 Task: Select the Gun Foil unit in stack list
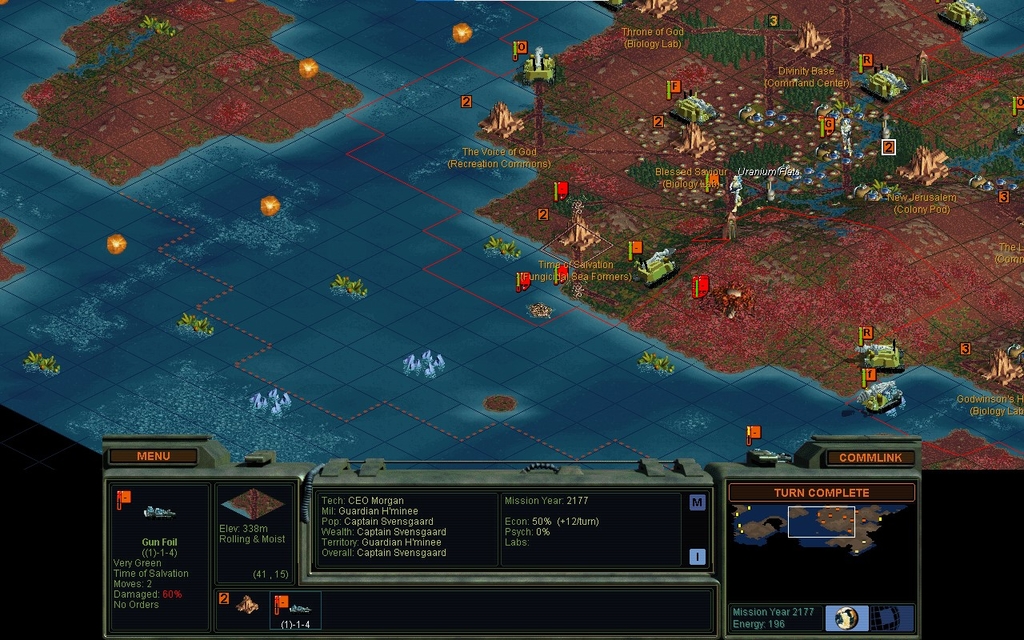coord(297,609)
